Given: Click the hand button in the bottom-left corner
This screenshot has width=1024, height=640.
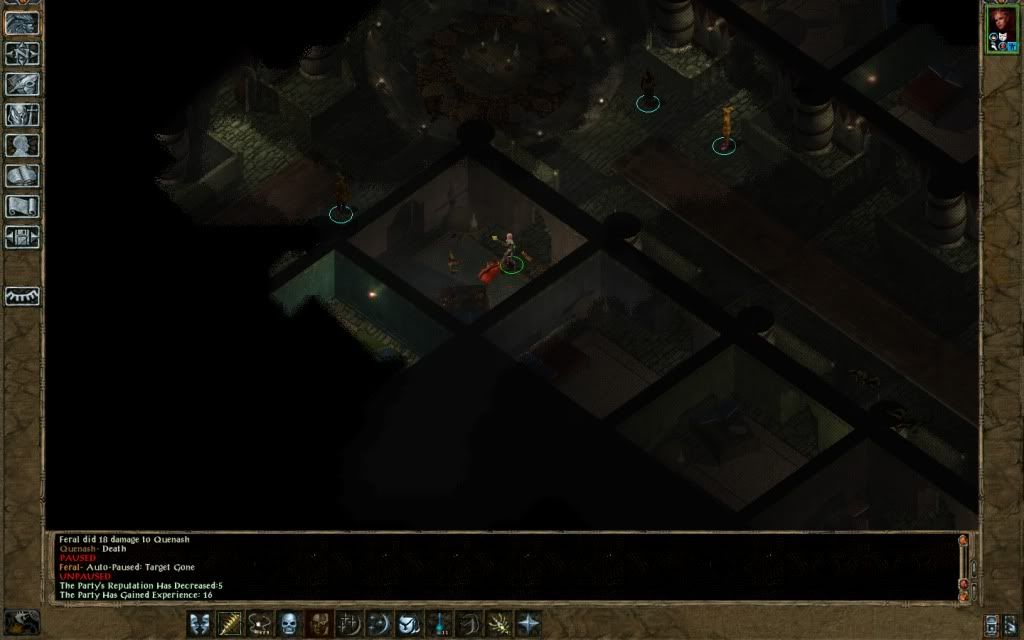Looking at the screenshot, I should point(22,621).
